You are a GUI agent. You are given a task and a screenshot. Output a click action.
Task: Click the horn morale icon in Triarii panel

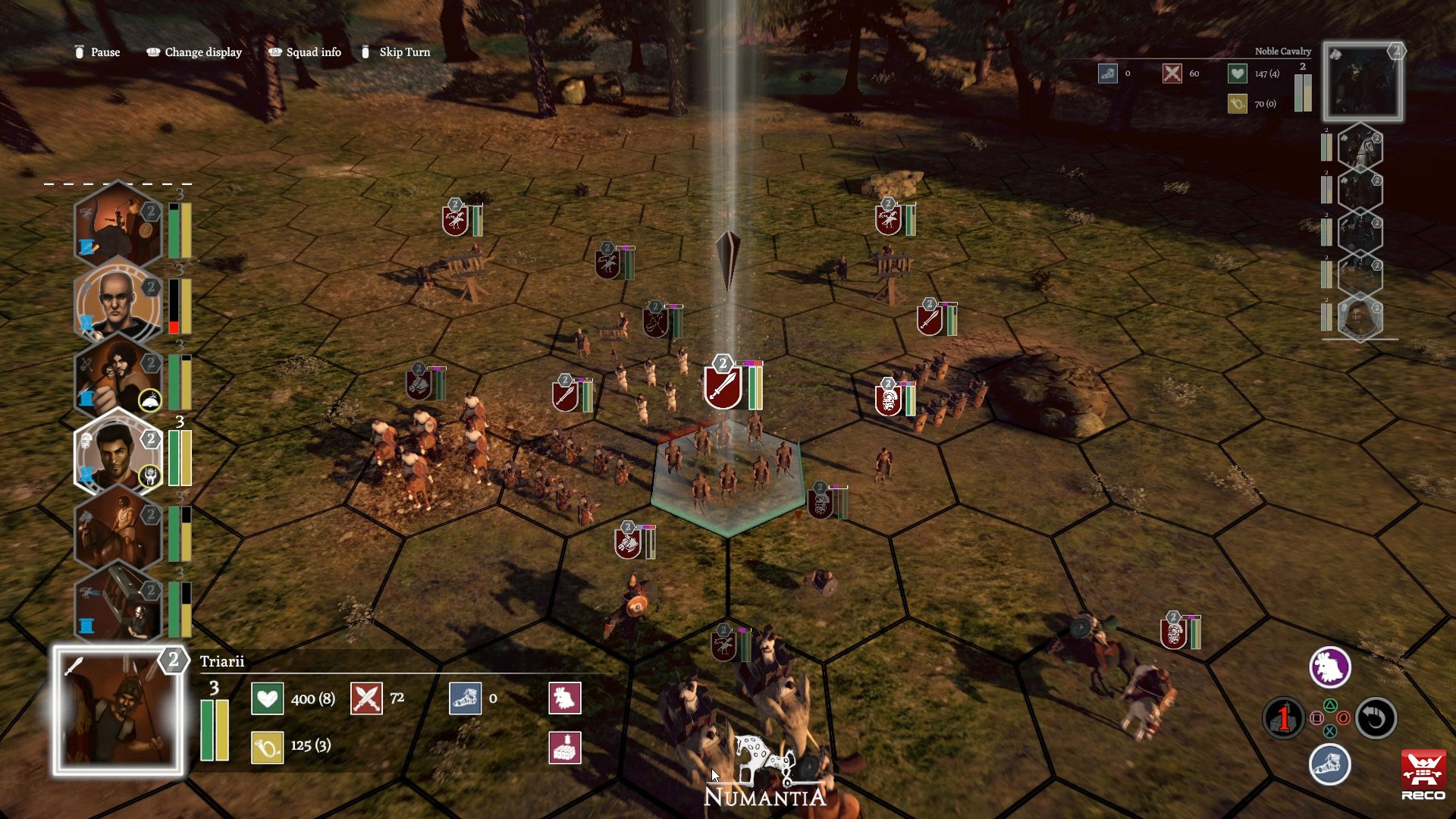(x=267, y=745)
